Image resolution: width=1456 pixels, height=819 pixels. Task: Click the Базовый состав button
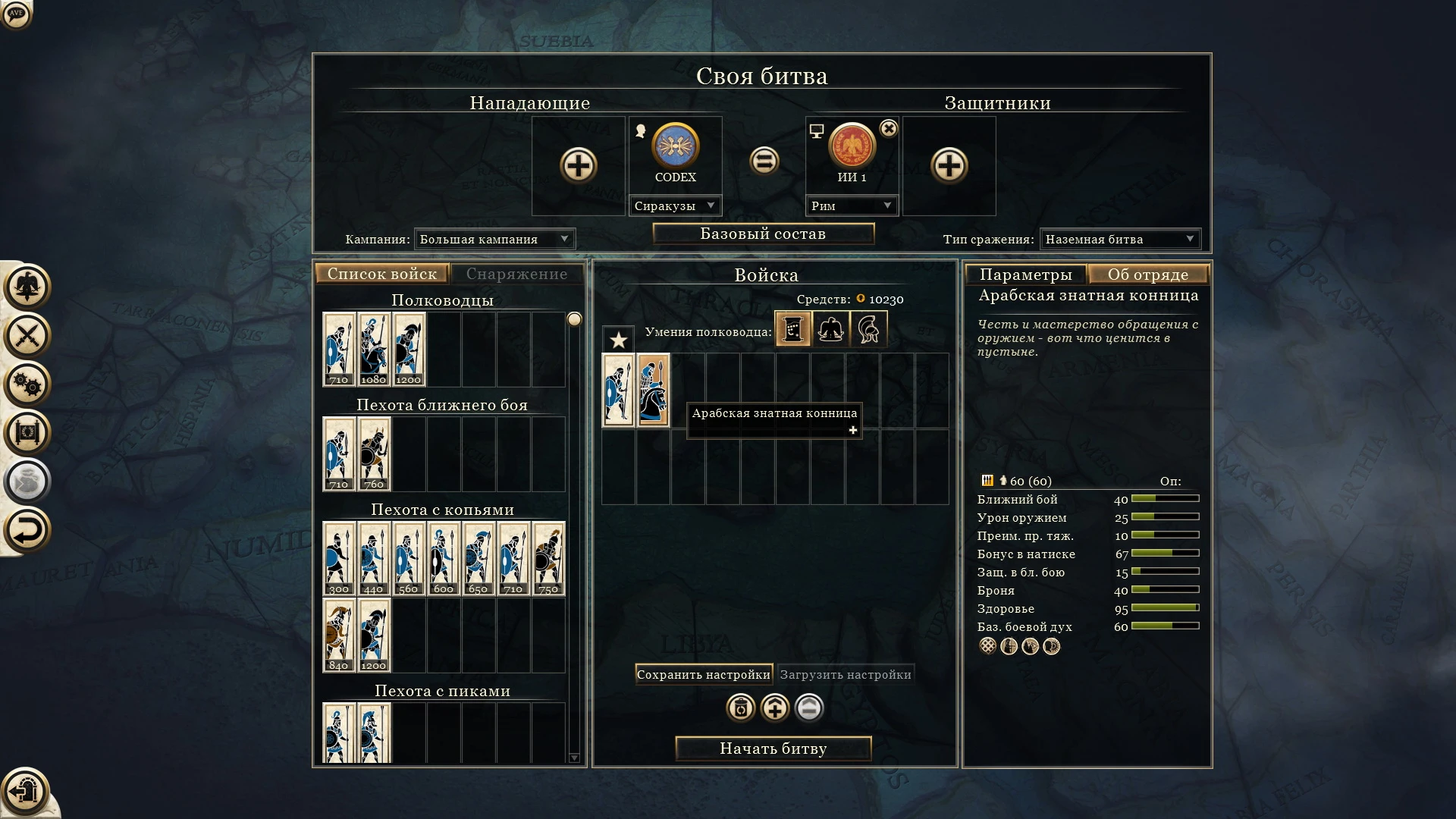(x=762, y=234)
